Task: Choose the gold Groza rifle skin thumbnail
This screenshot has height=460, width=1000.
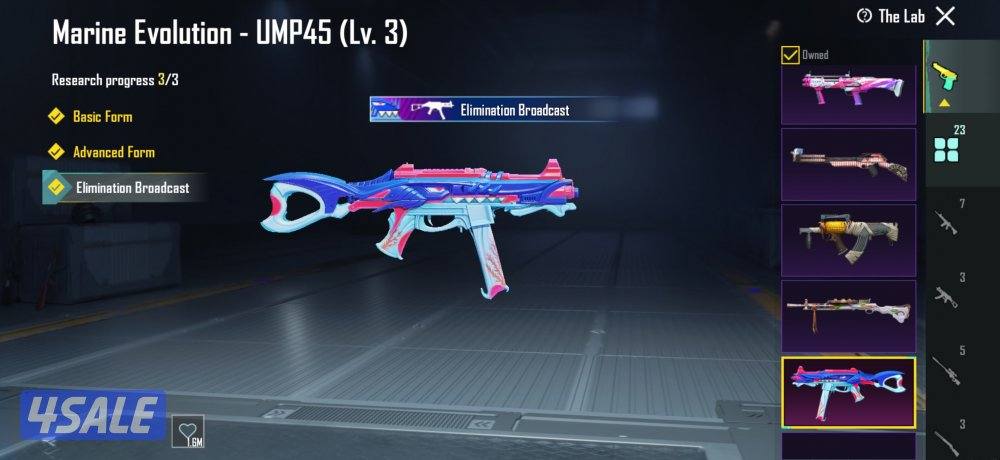Action: click(x=848, y=239)
